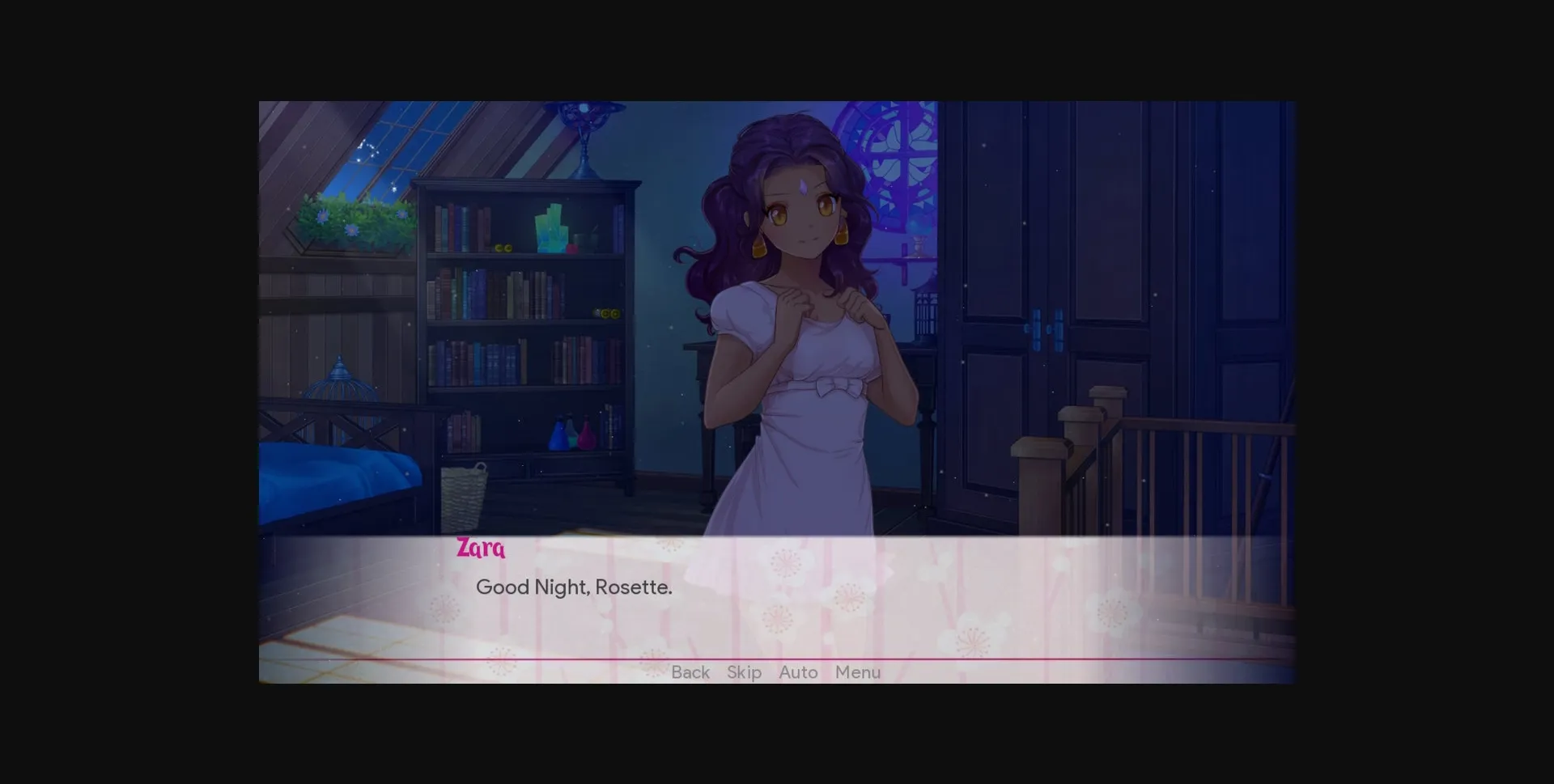Click Zara's character sprite

pos(801,340)
